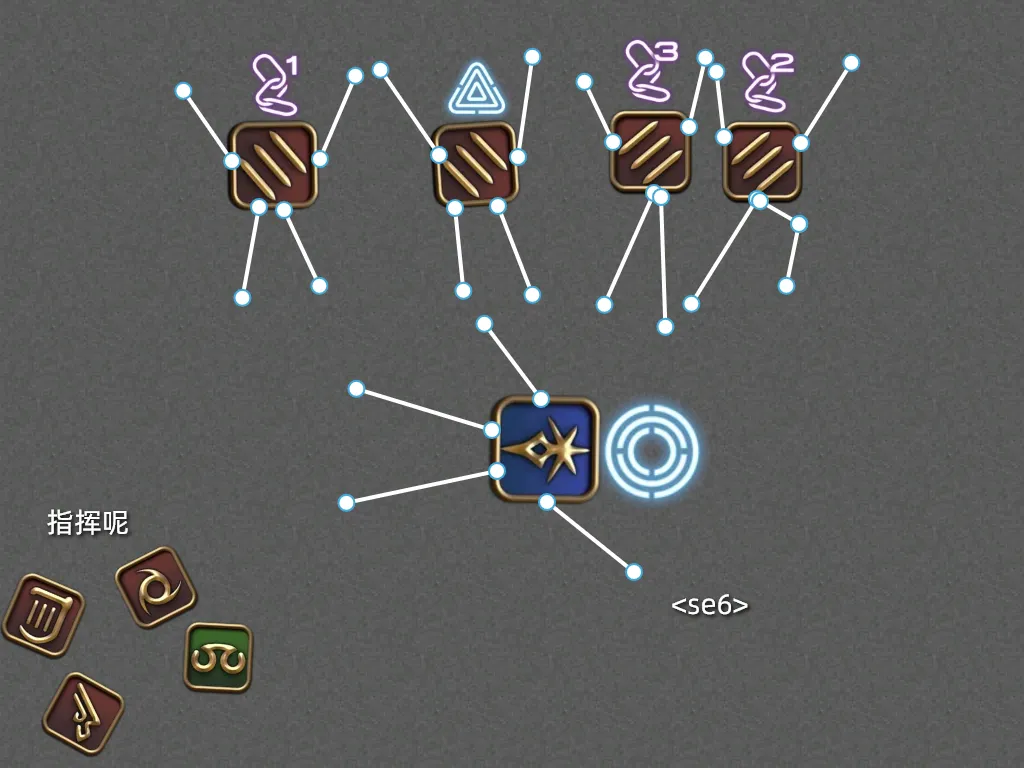Click the purple chain 2 marker

coord(767,80)
